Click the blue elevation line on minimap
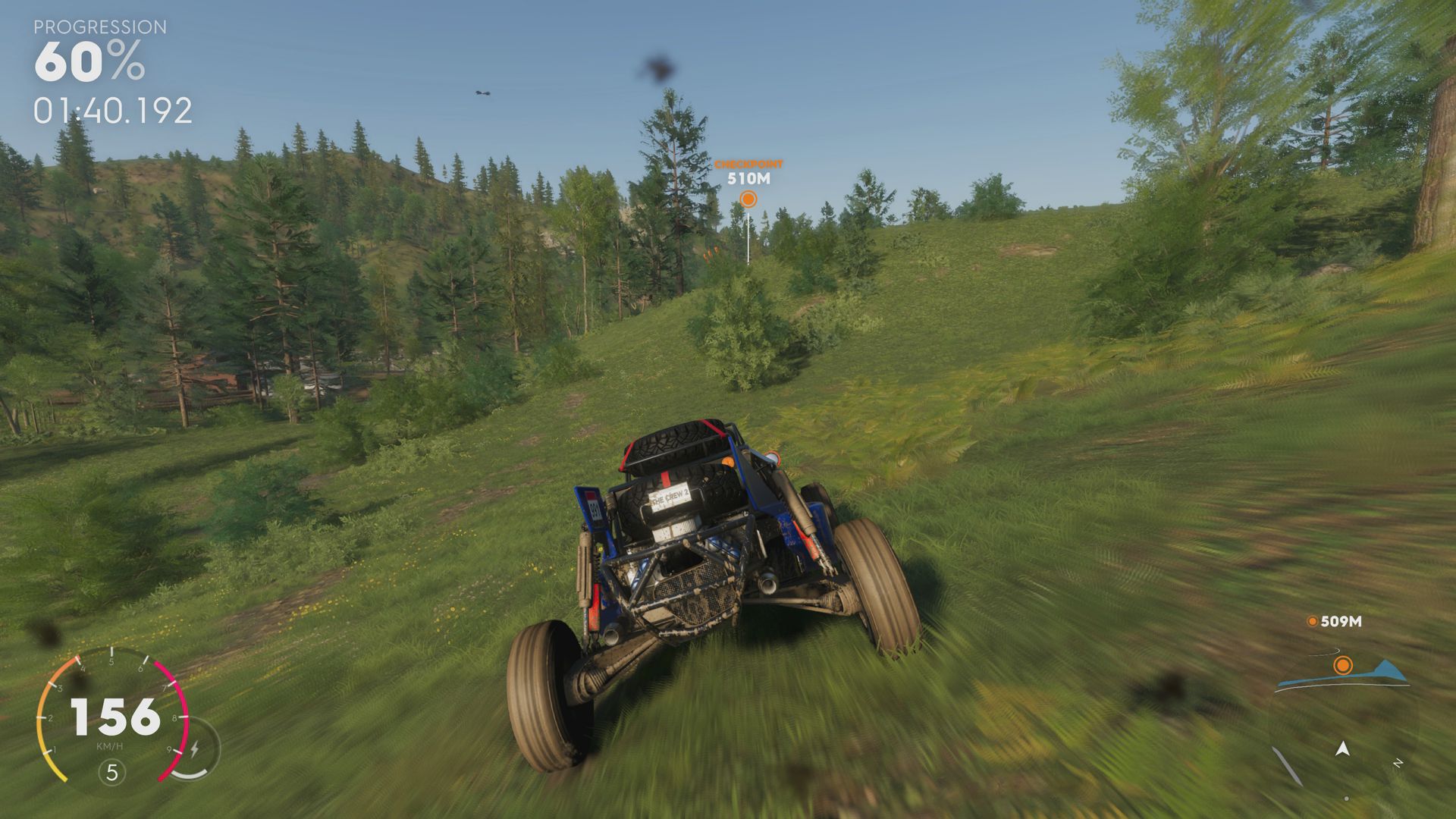 coord(1365,675)
